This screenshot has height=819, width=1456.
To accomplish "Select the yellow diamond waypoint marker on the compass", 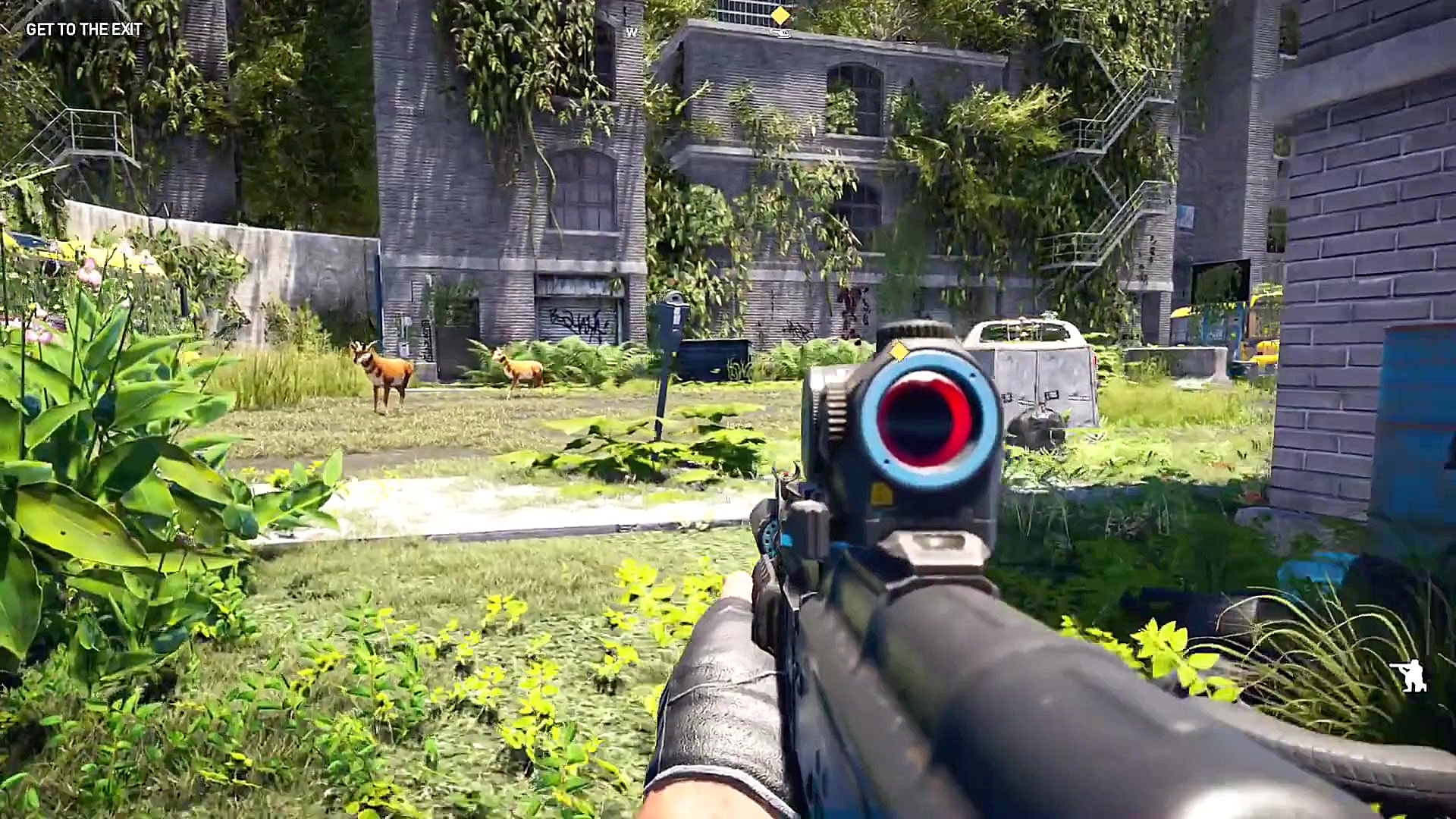I will (781, 14).
